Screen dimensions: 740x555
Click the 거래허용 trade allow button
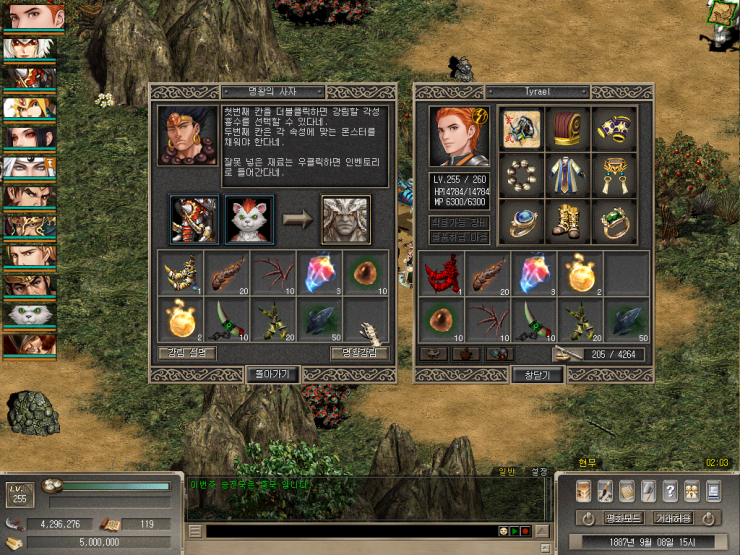coord(674,518)
